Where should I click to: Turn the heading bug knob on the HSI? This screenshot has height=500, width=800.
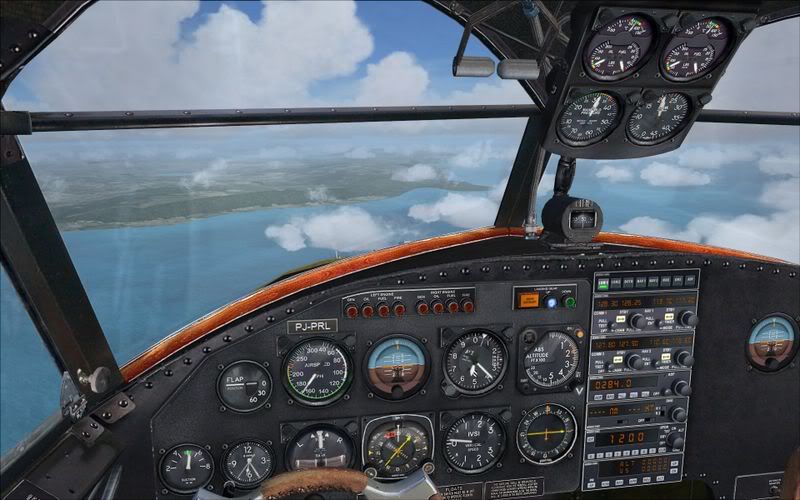pyautogui.click(x=427, y=466)
